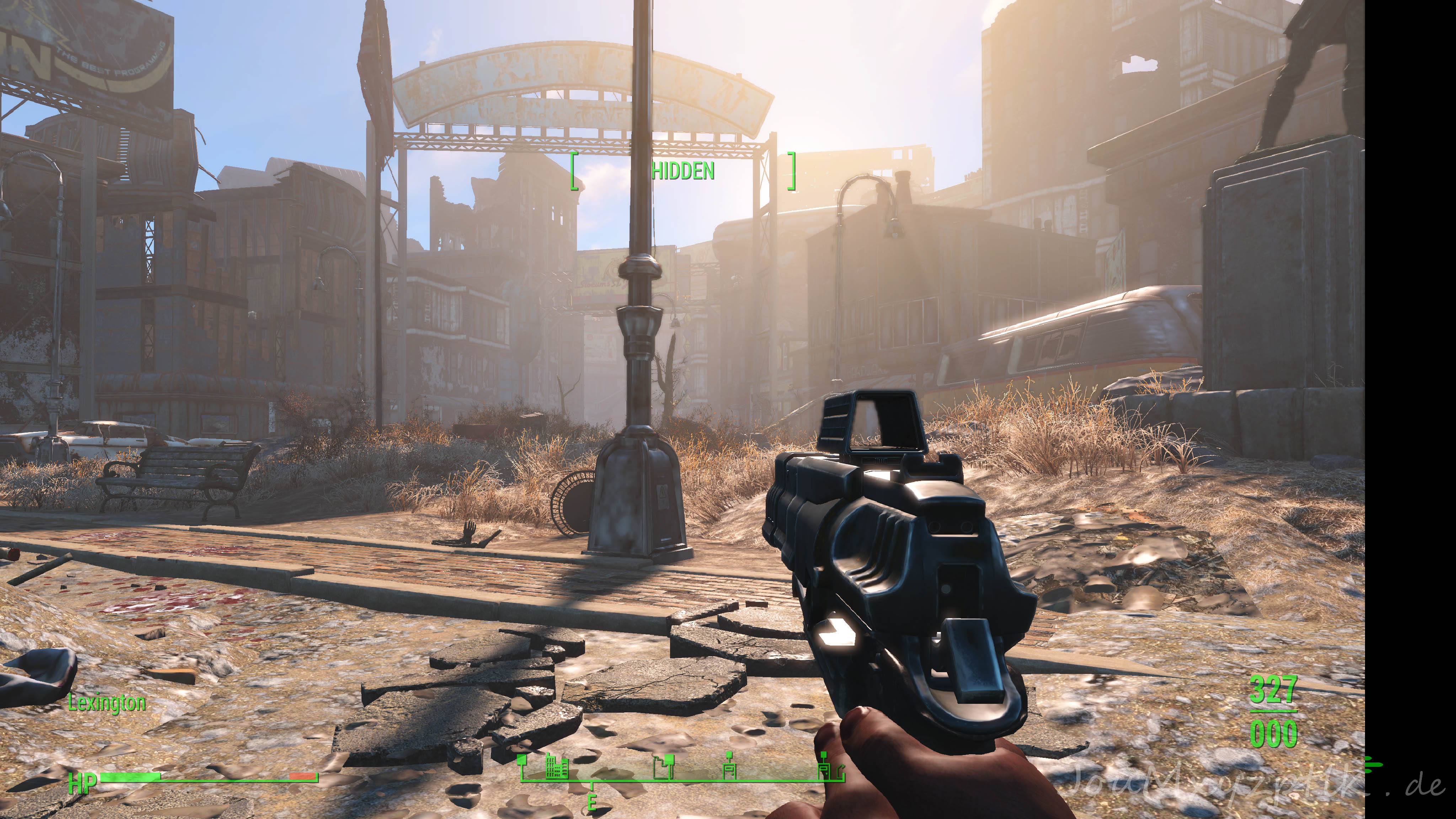This screenshot has width=1456, height=819.
Task: Click the HP label on the health bar
Action: tap(83, 784)
